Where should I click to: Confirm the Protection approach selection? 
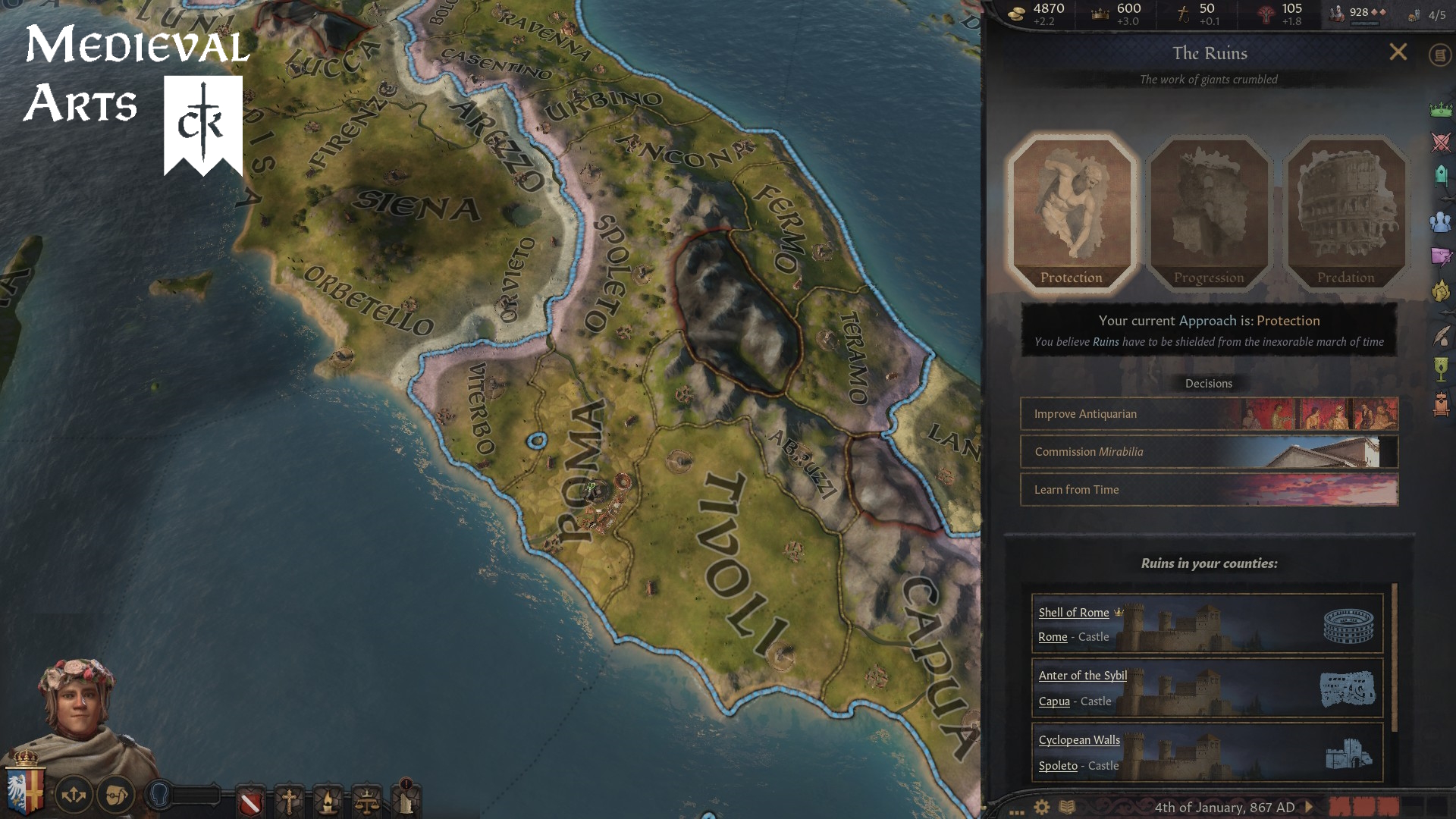[x=1072, y=212]
